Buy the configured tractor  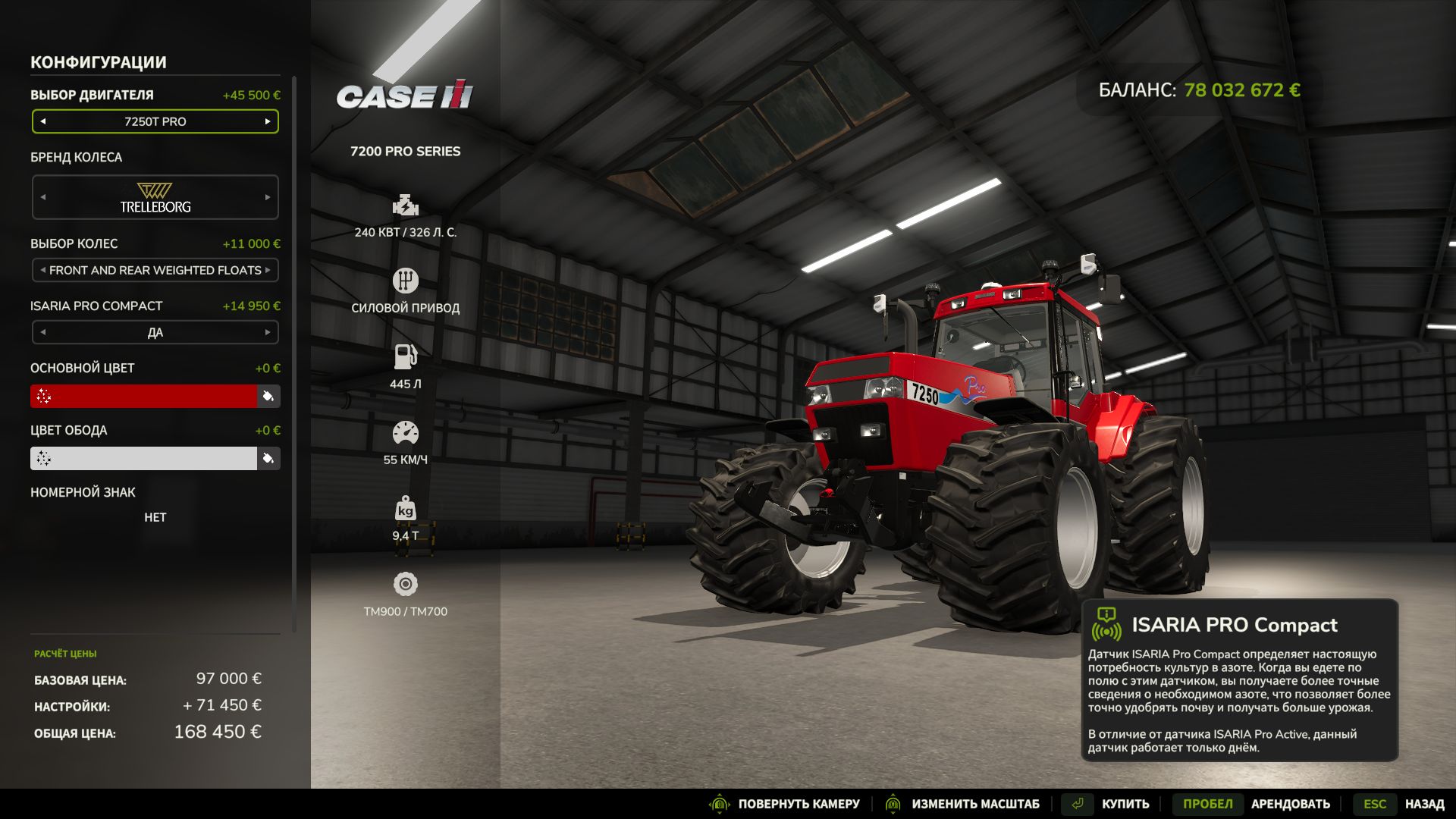[1125, 804]
